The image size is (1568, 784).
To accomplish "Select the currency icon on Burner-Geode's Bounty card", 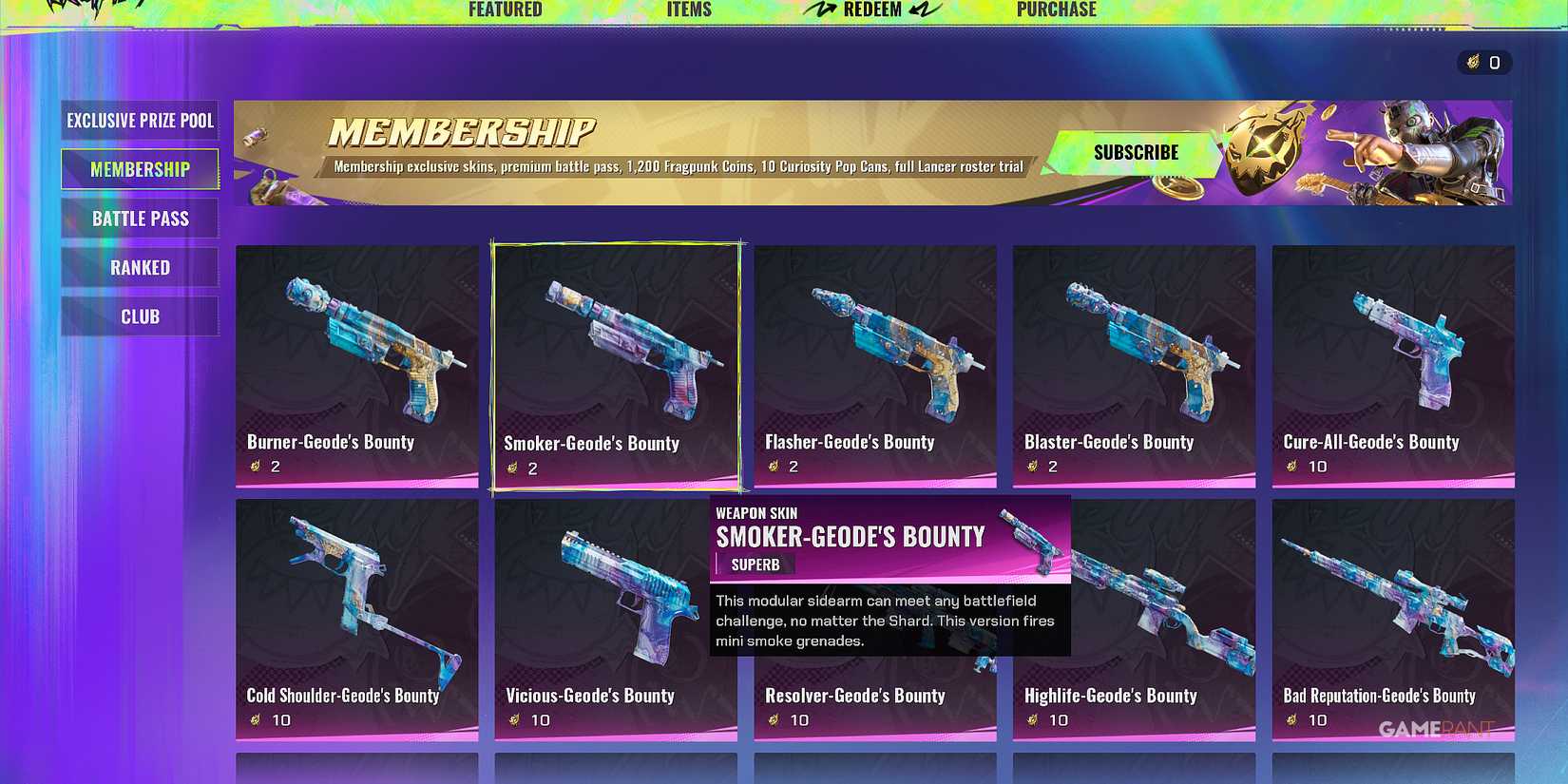I will point(255,467).
